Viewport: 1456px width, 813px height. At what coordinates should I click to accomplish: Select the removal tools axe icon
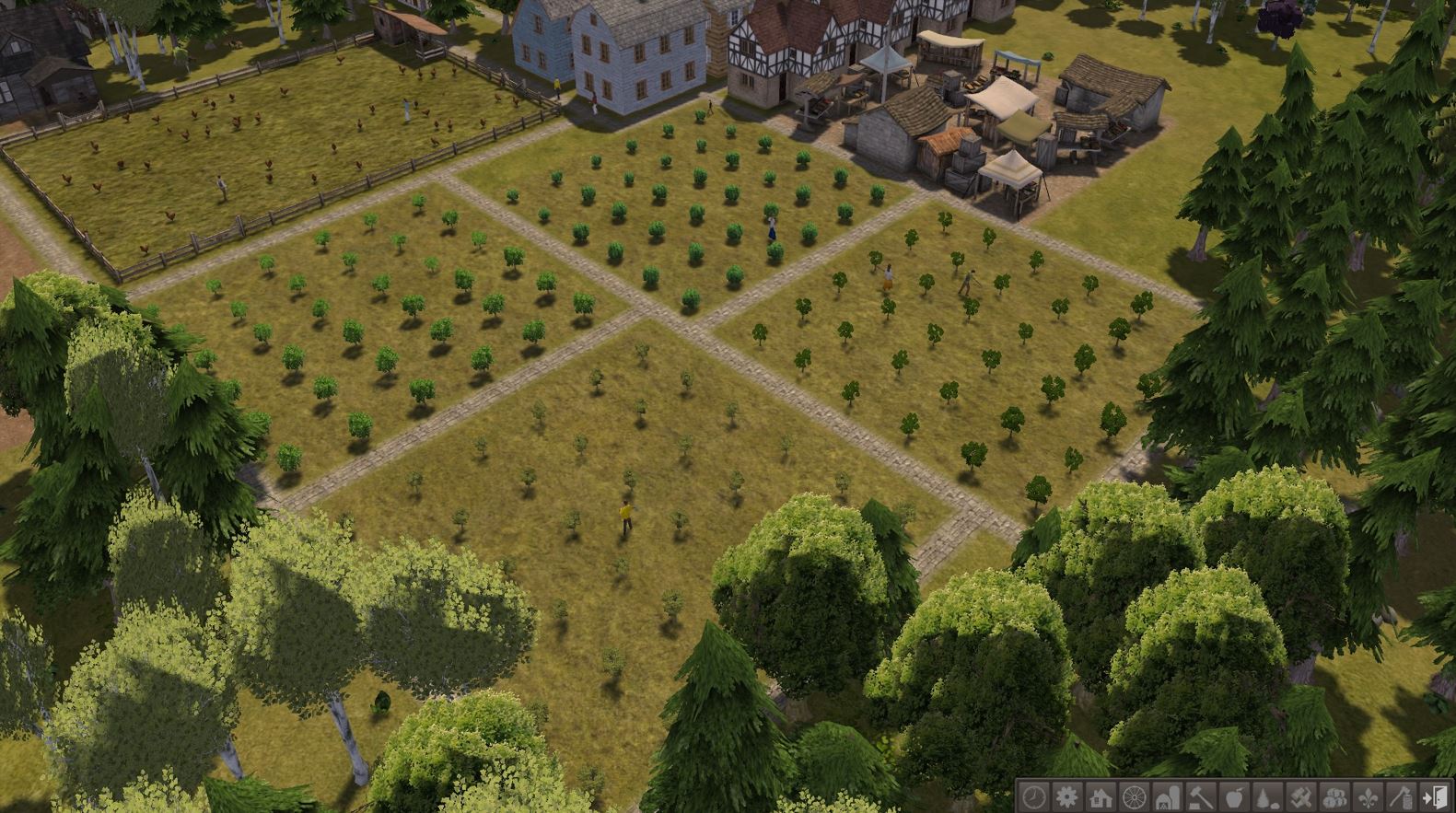pos(1400,797)
